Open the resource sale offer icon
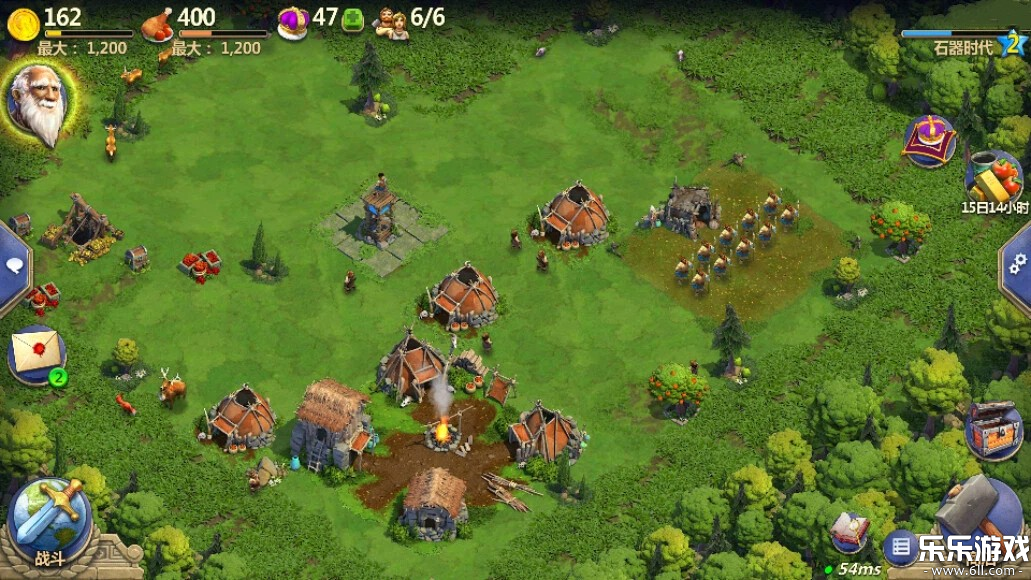 [992, 176]
